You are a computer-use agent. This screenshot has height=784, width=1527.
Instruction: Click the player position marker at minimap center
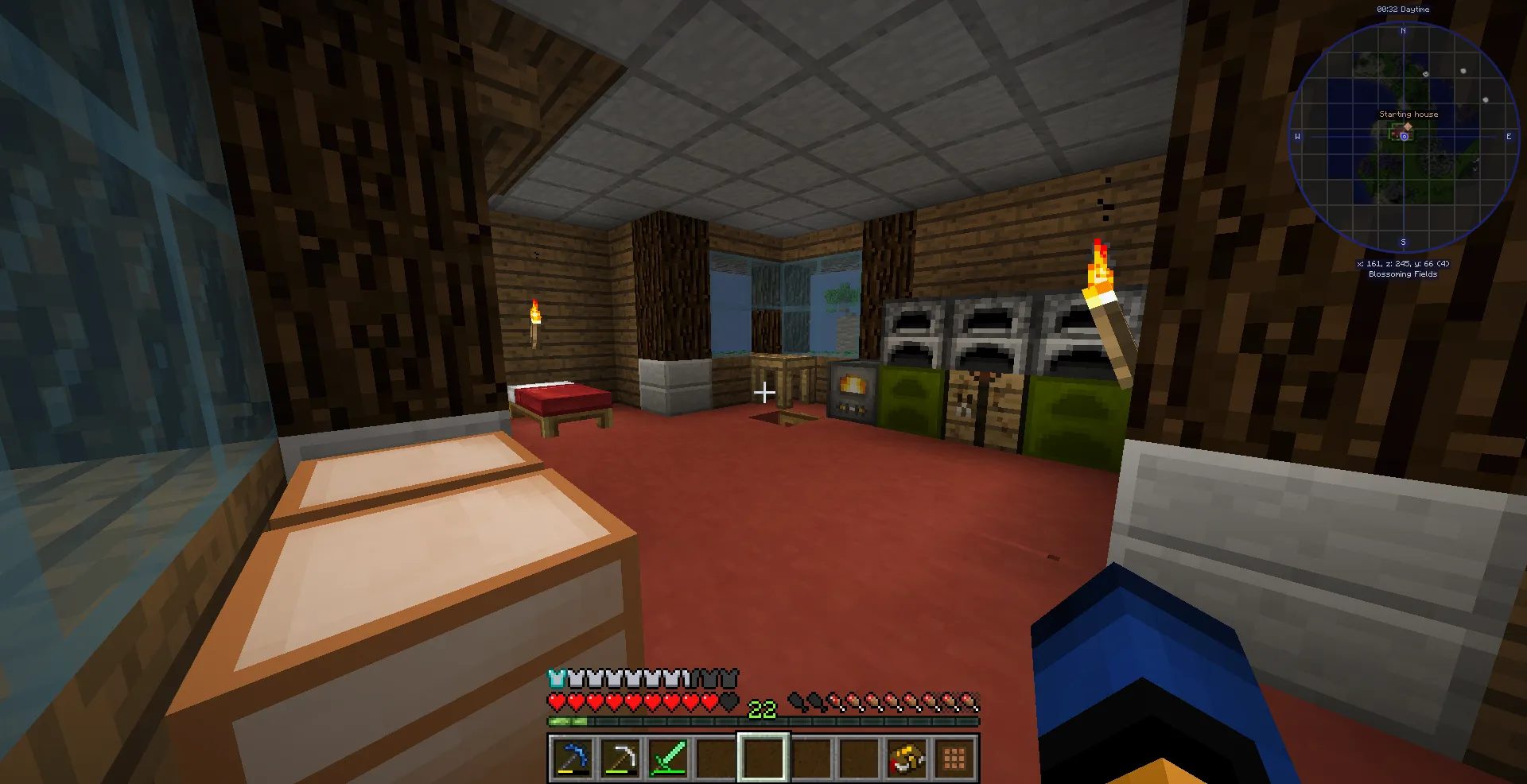point(1404,135)
